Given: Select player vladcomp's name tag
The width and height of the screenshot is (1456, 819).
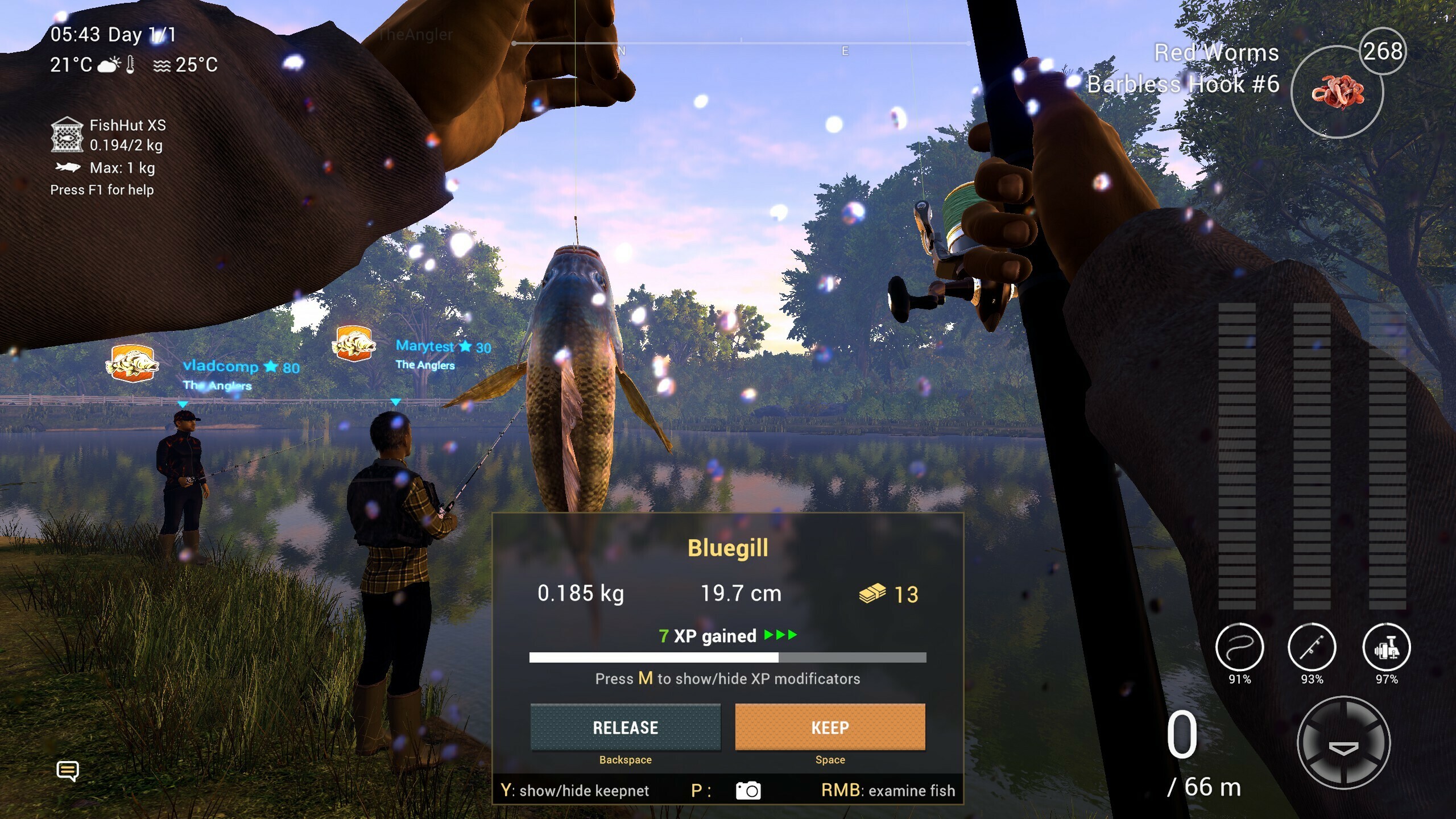Looking at the screenshot, I should pos(221,366).
